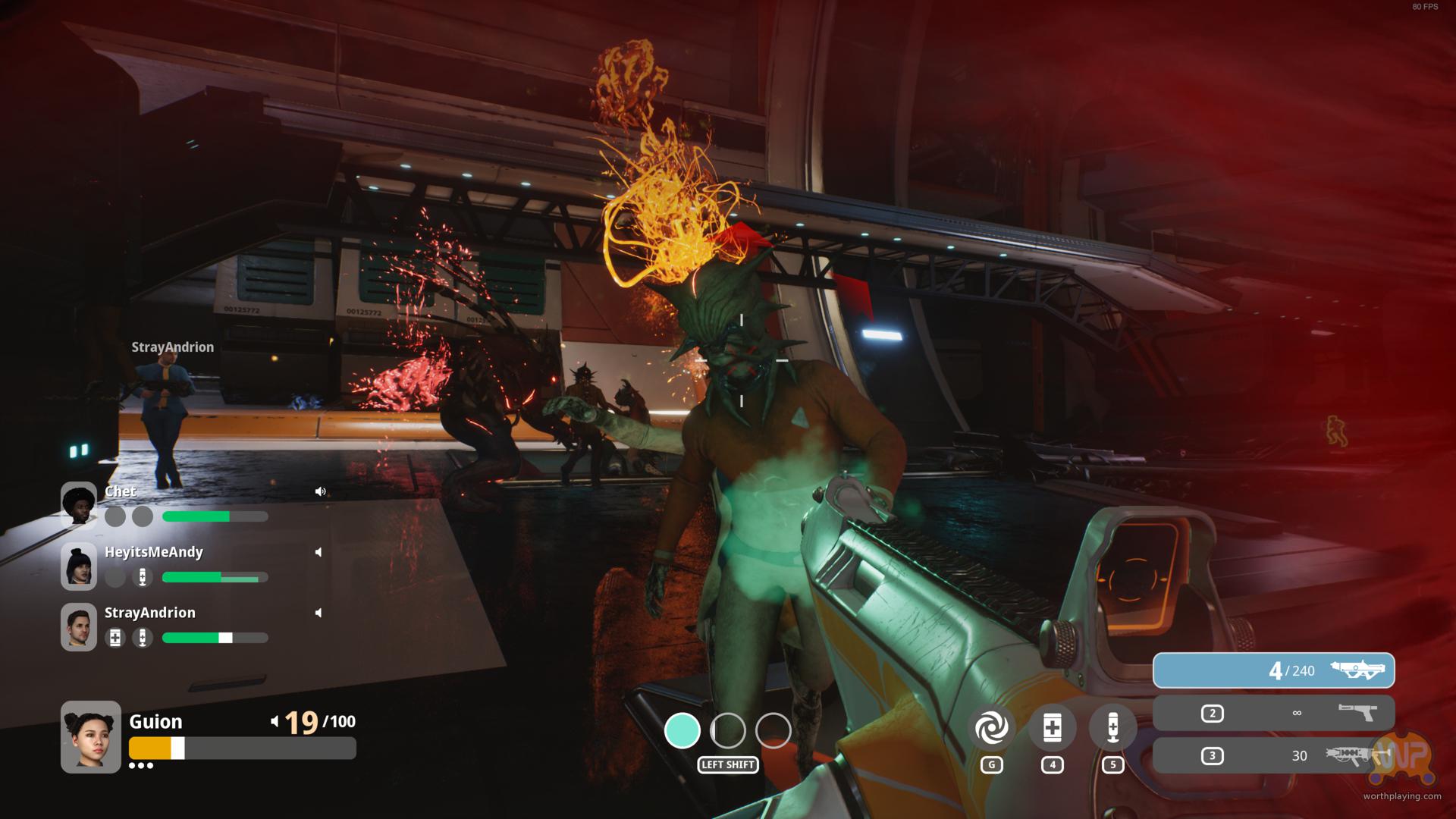This screenshot has width=1456, height=819.
Task: Toggle the speaker icon beside StrayAndrion's name
Action: 318,613
